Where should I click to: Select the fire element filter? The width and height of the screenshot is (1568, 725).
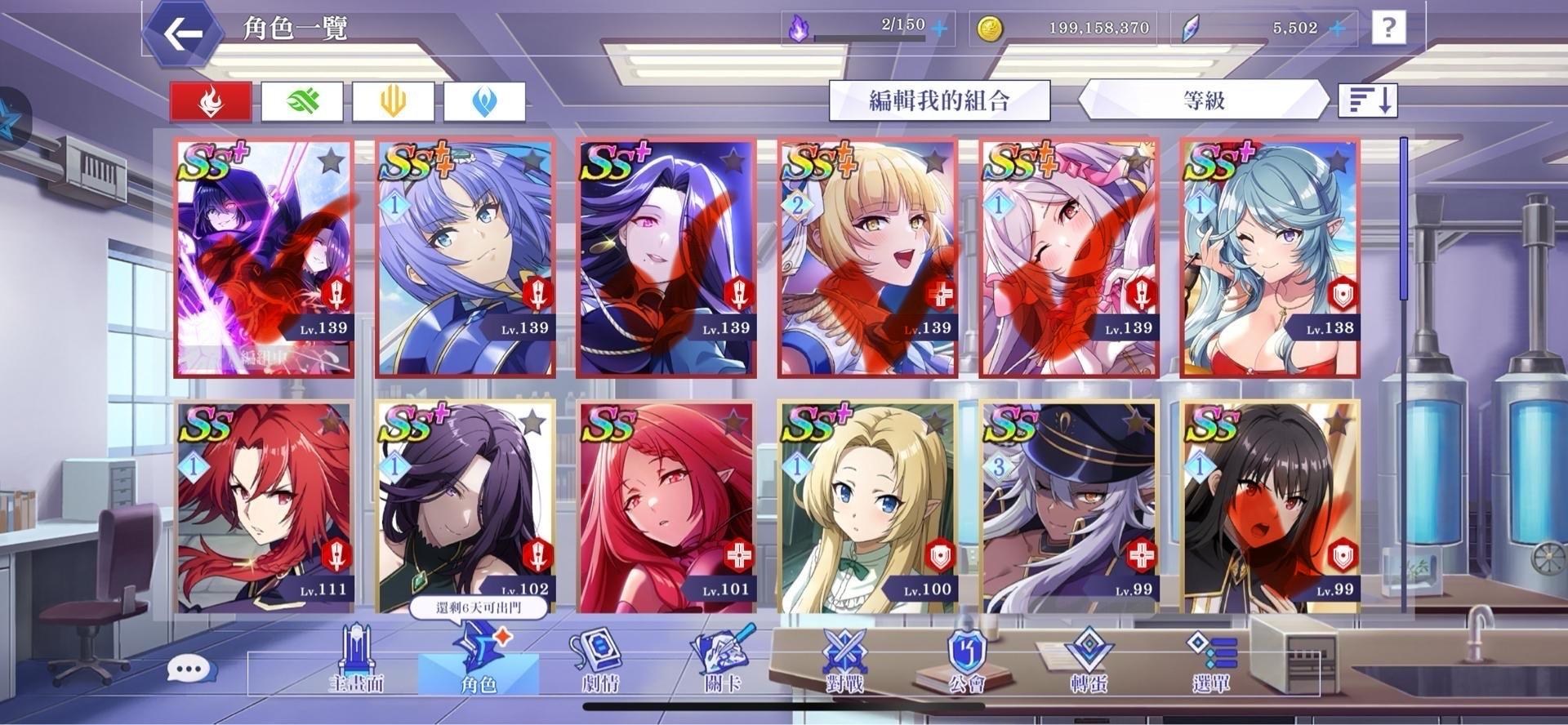coord(210,100)
